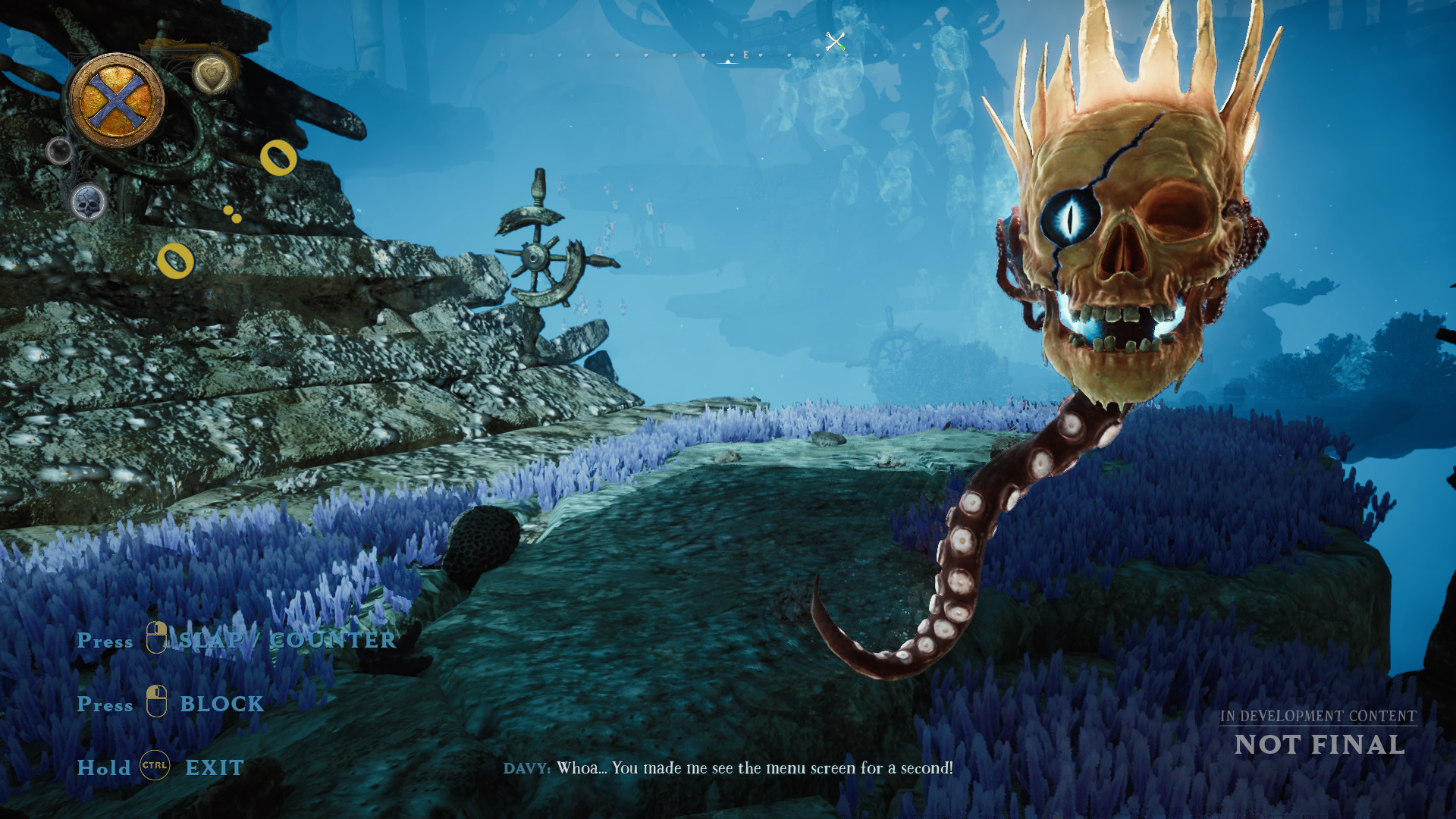Click the small dark orb icon

[x=59, y=150]
